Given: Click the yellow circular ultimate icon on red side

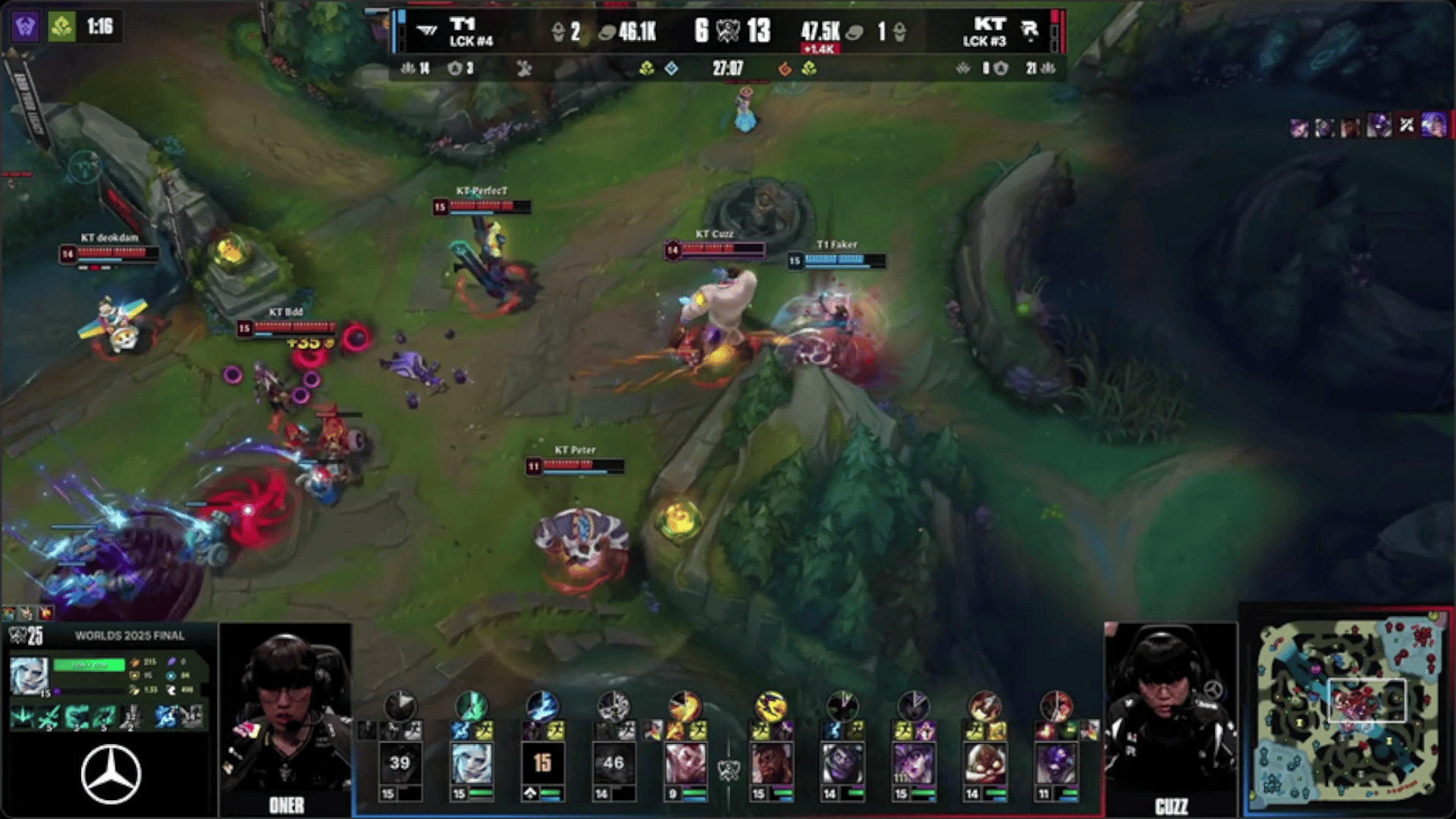Looking at the screenshot, I should [x=770, y=704].
